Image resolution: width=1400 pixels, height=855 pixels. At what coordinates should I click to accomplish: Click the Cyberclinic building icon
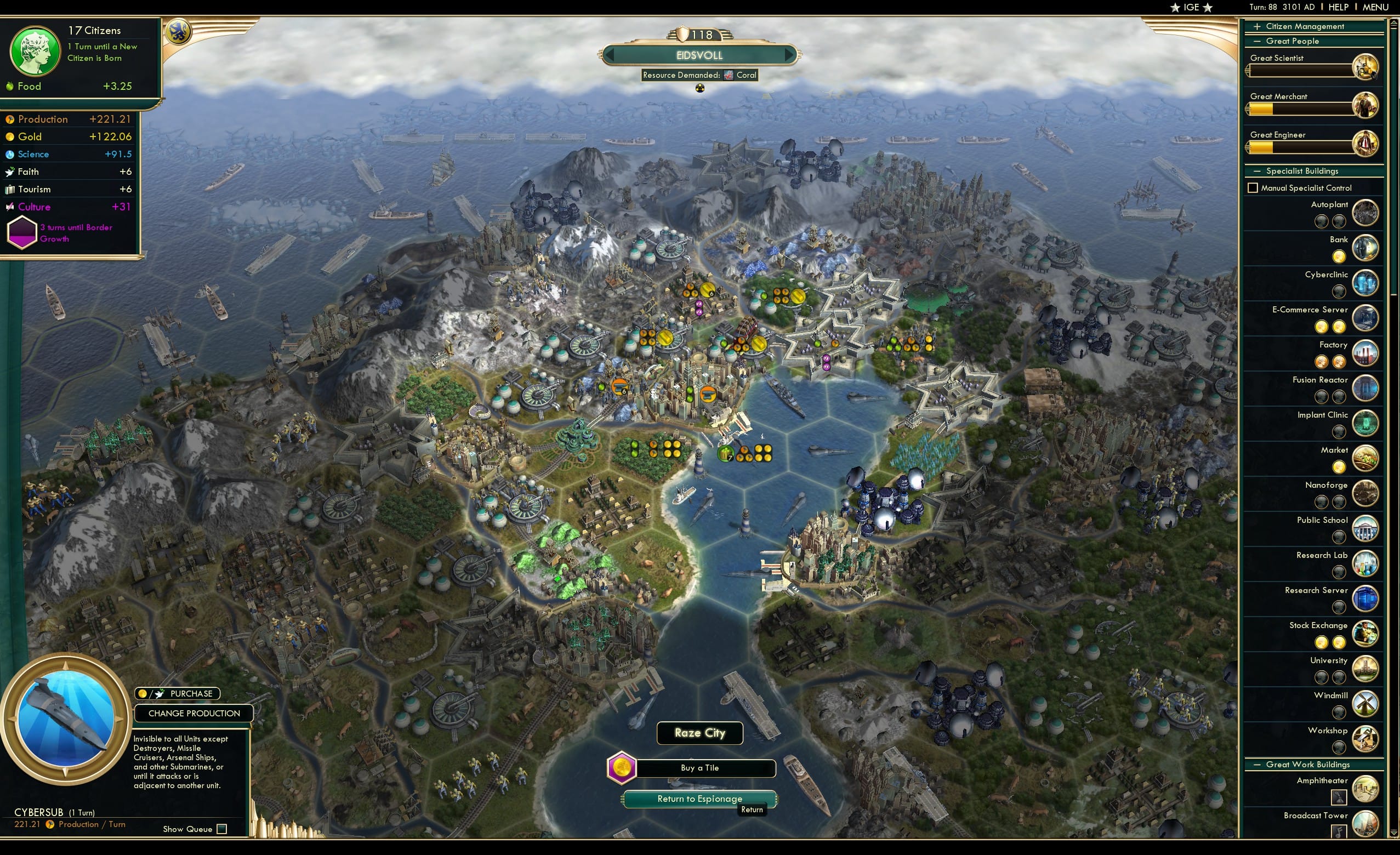(x=1366, y=283)
